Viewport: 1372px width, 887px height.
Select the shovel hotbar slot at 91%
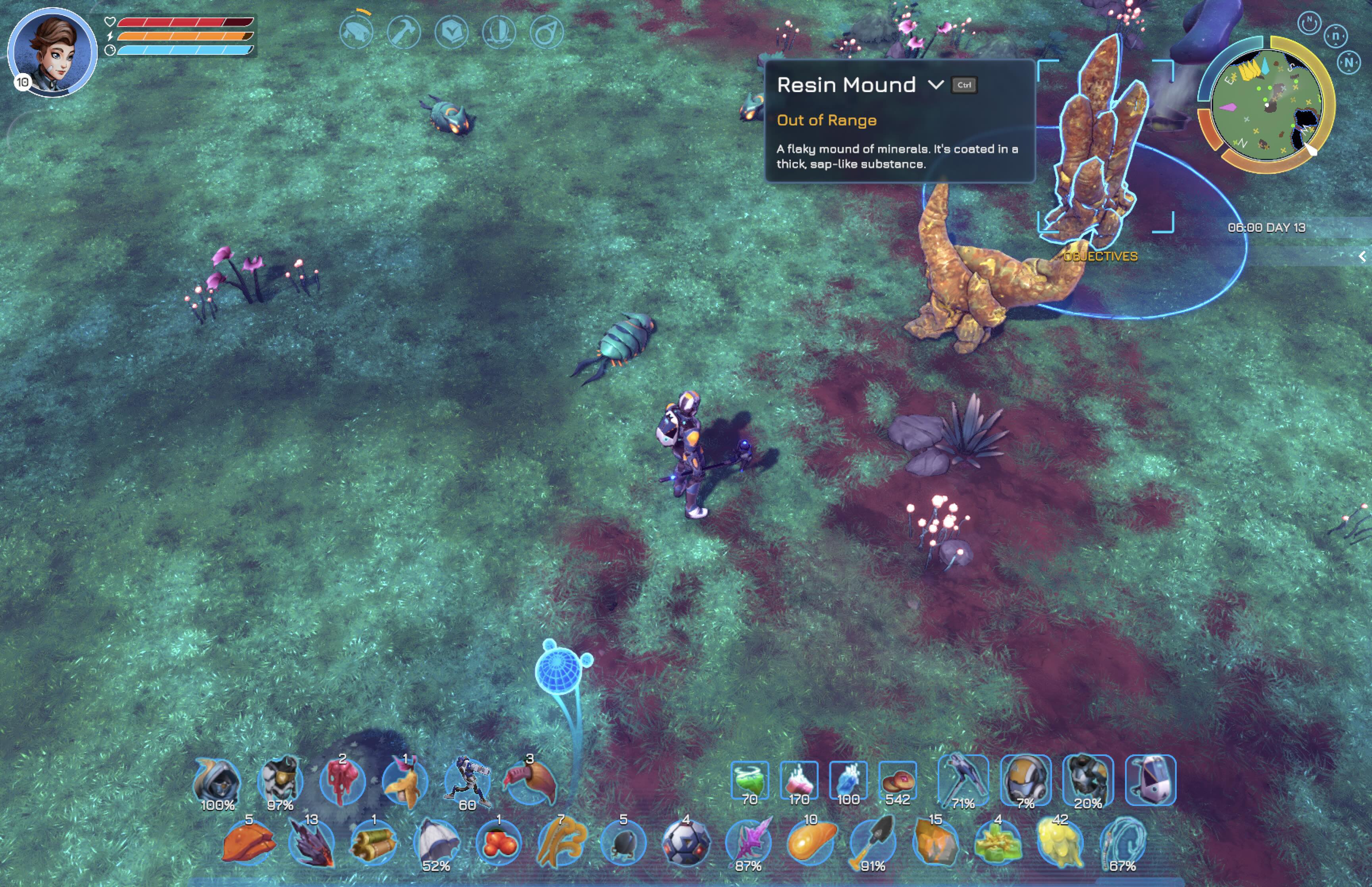[x=873, y=843]
